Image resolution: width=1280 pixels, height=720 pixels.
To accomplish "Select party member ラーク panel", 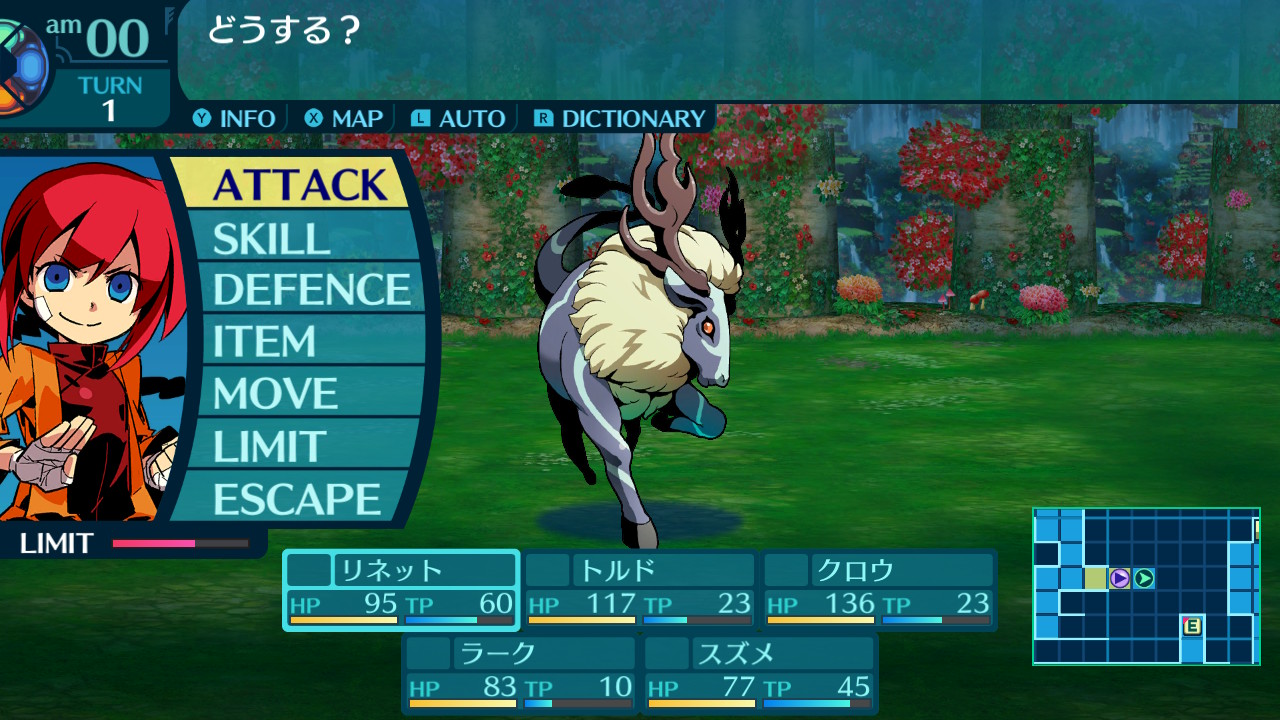I will point(521,673).
